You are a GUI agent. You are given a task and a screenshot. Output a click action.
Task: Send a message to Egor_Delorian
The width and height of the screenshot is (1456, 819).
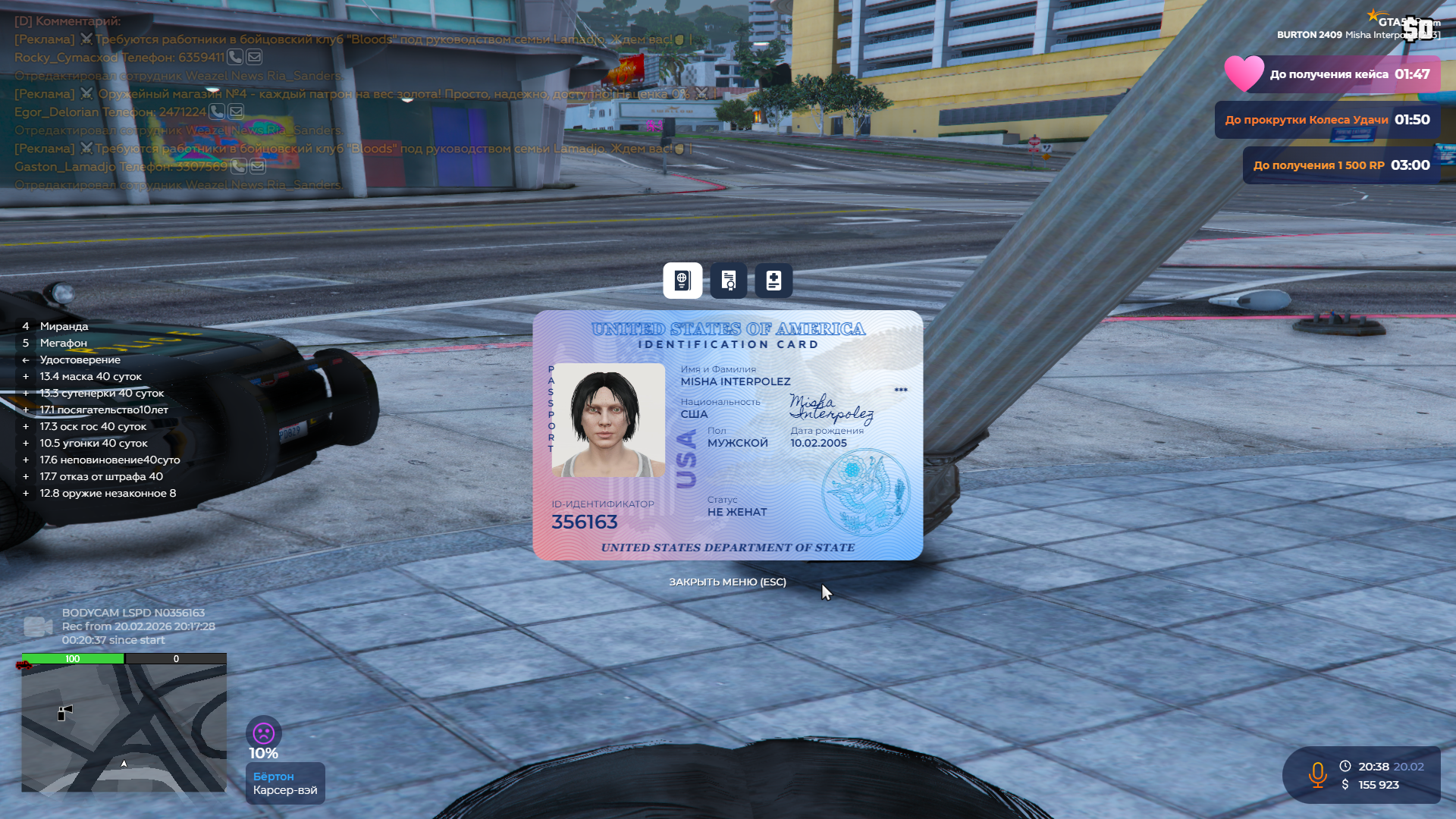tap(237, 111)
